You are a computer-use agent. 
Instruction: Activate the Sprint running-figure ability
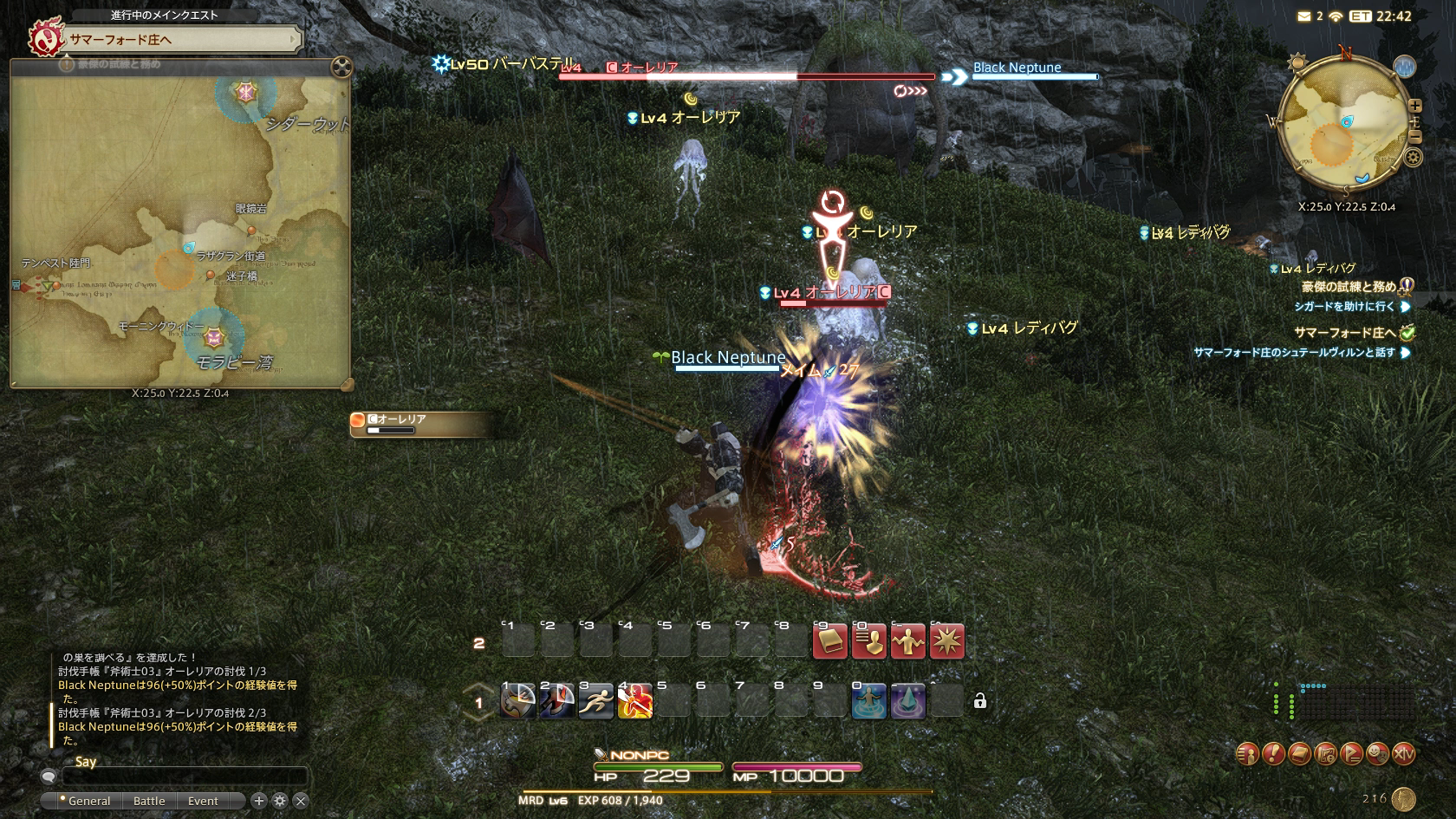pos(595,701)
